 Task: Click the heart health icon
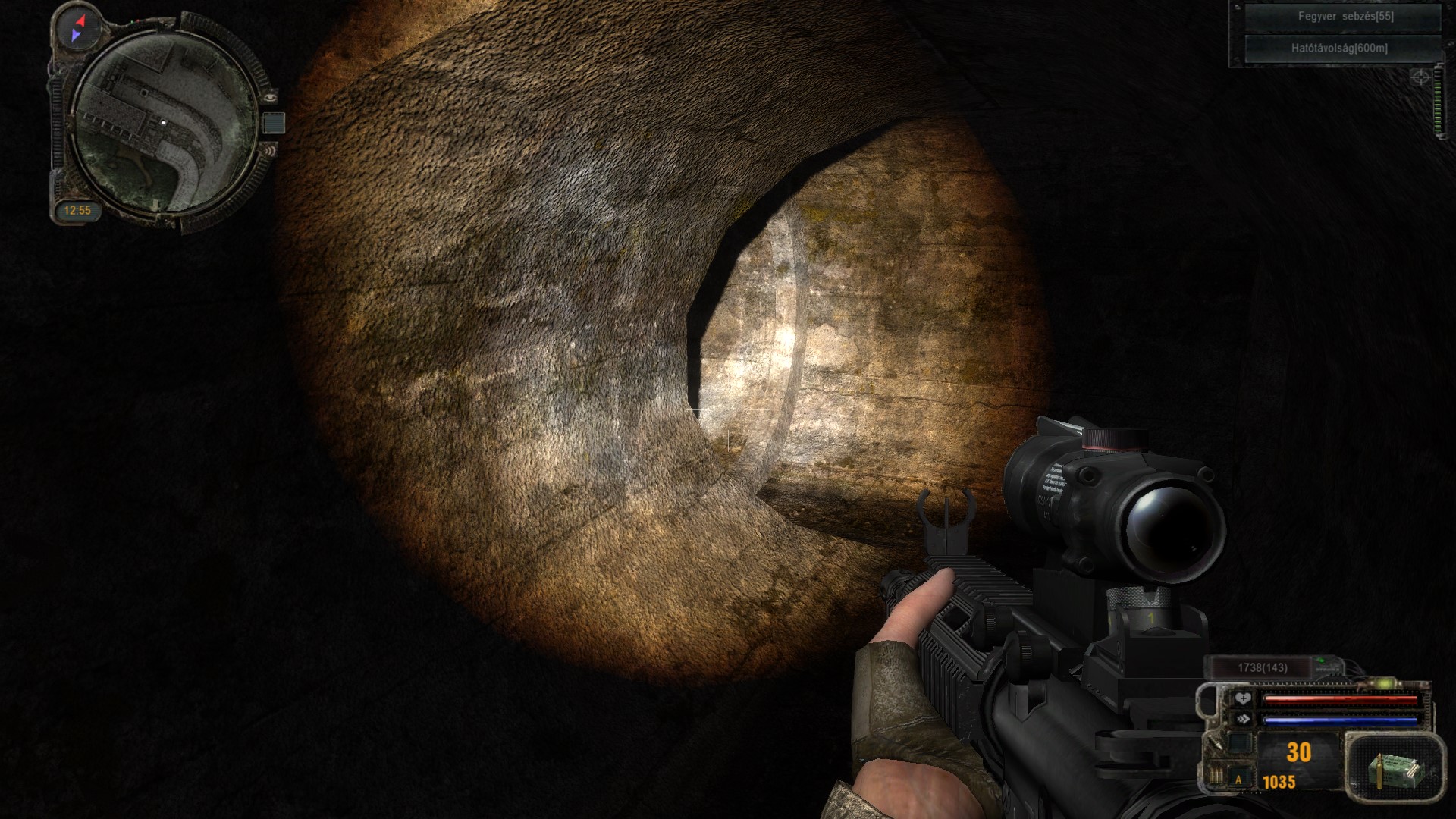[1242, 698]
